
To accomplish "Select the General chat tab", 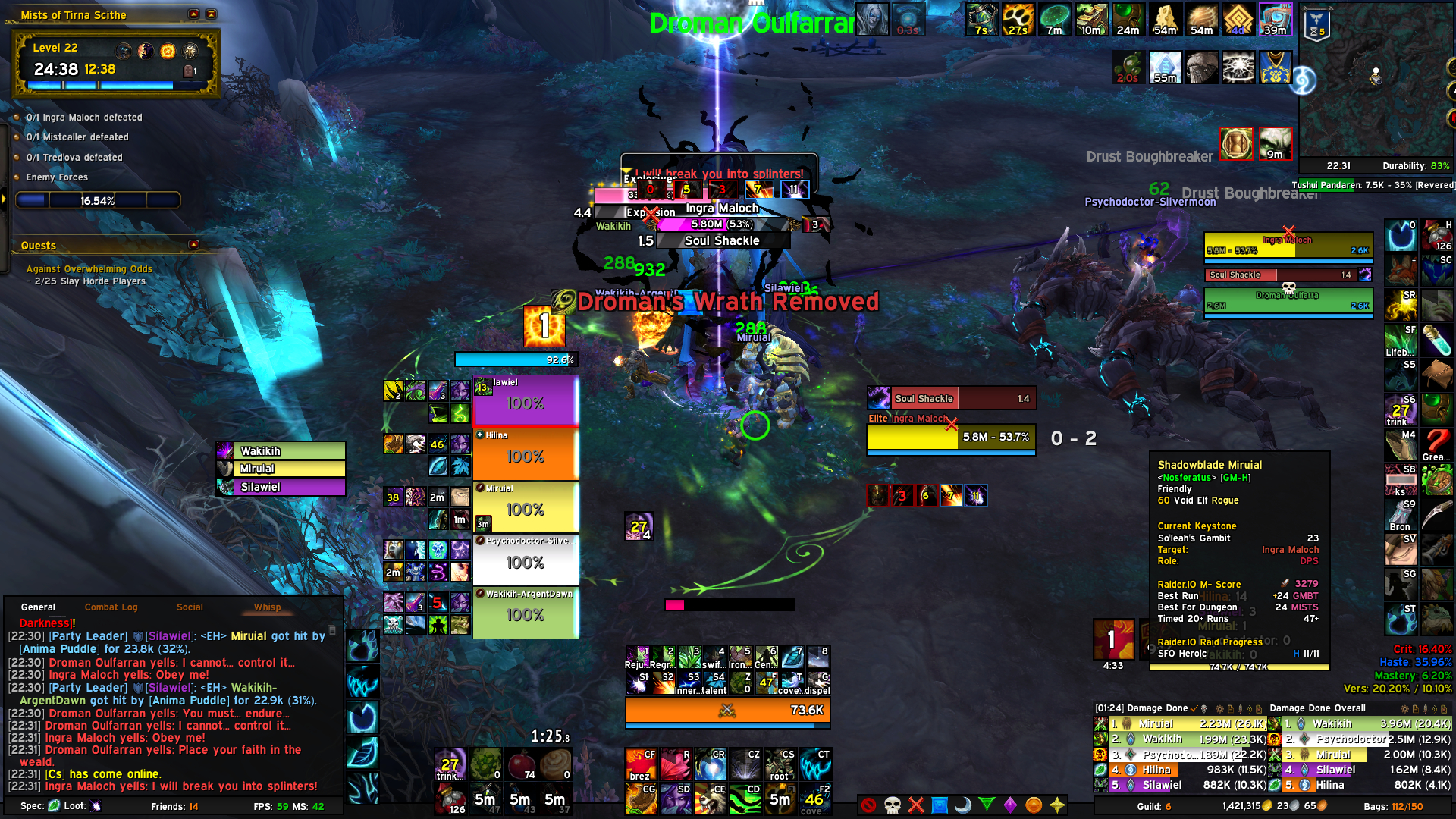I will point(38,607).
